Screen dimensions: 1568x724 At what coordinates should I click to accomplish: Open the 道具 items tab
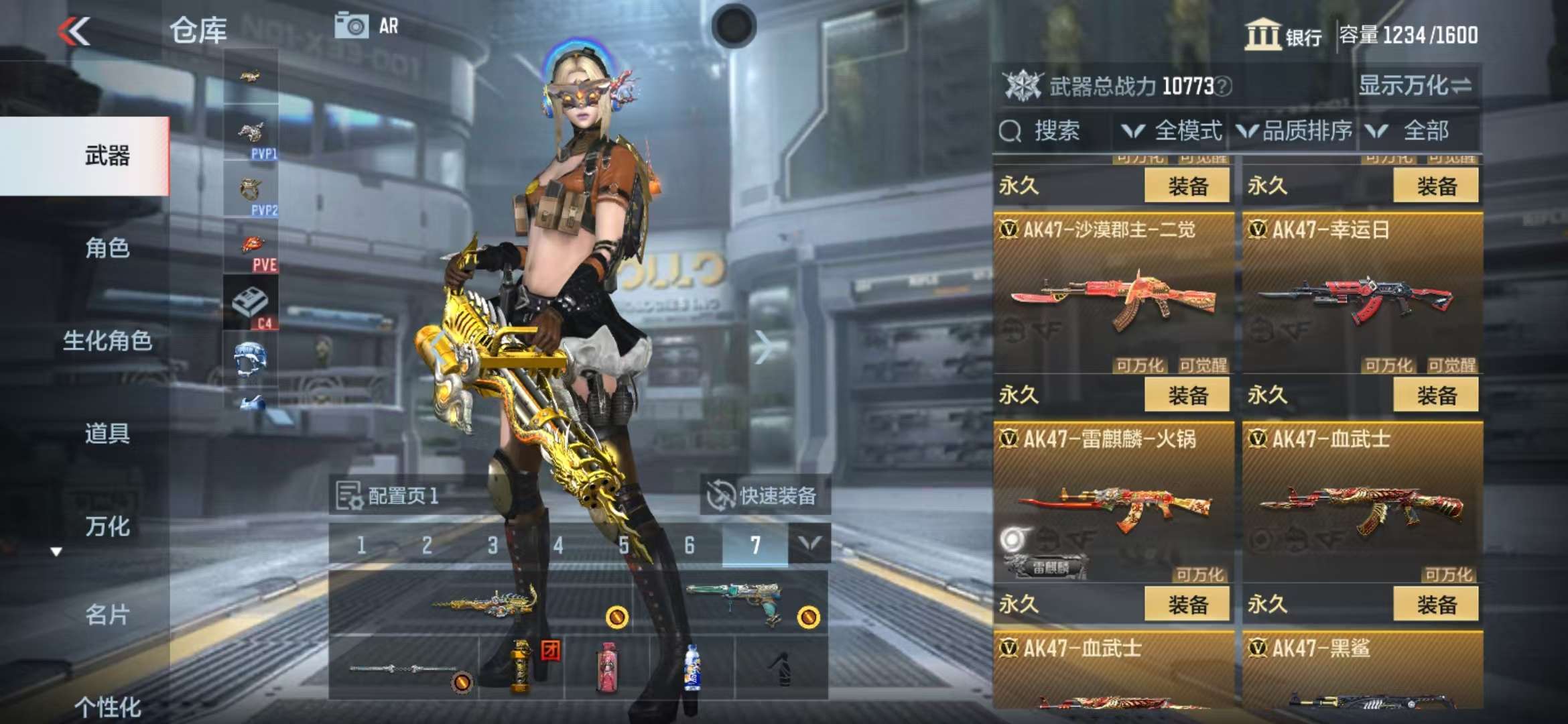coord(107,433)
